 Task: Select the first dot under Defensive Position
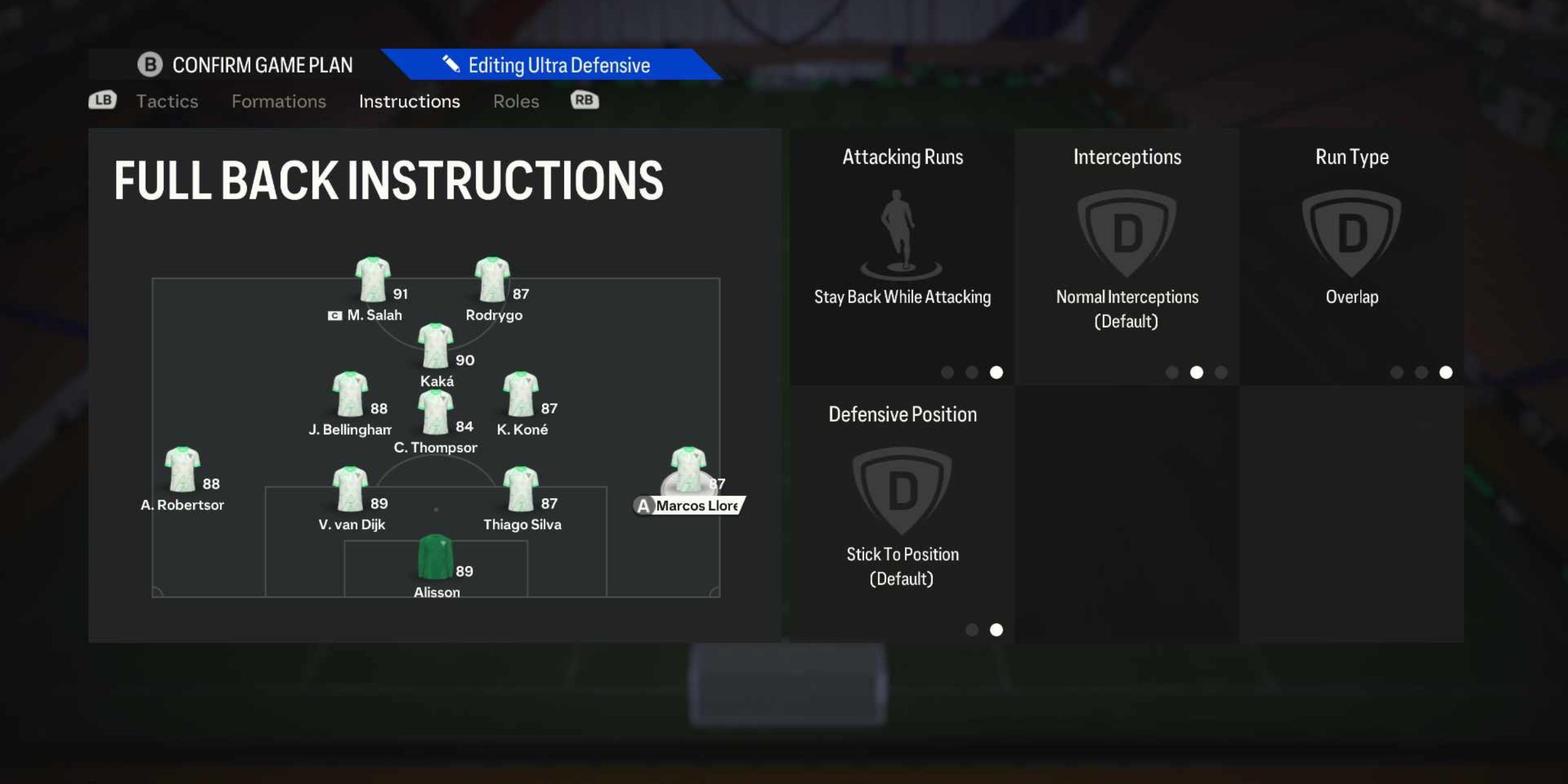click(x=973, y=630)
